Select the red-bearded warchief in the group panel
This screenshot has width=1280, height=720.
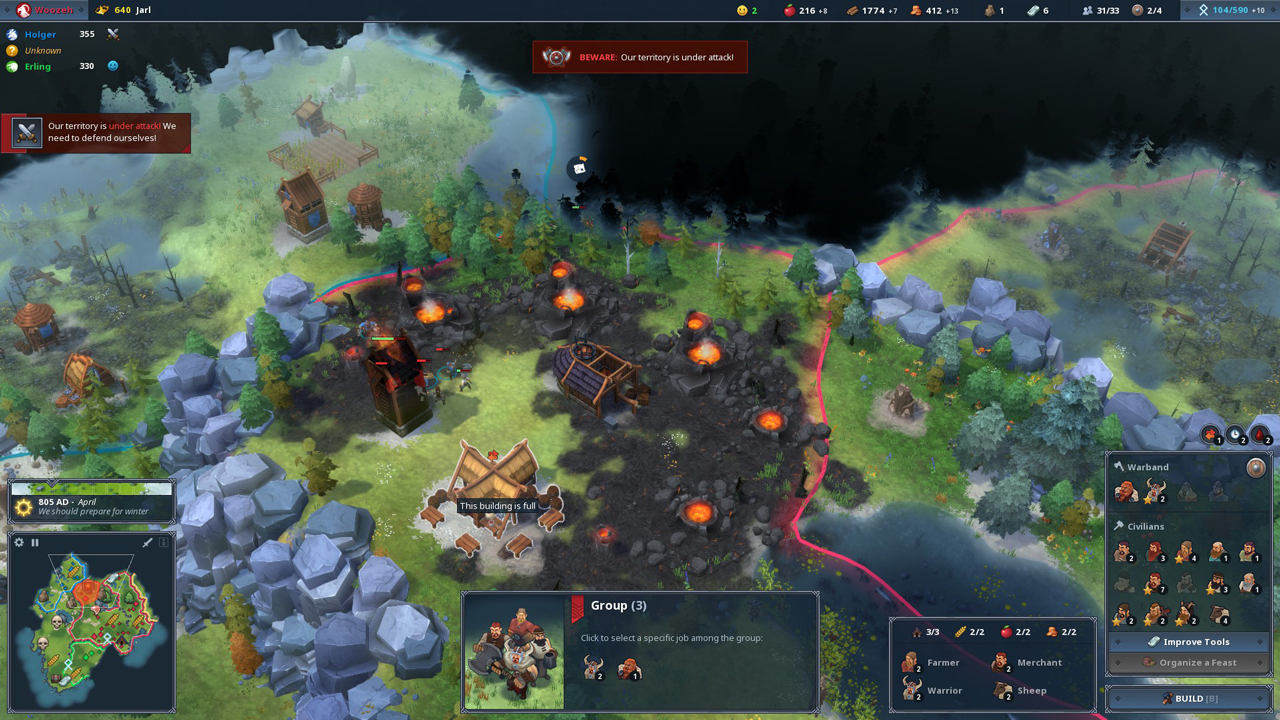click(628, 670)
